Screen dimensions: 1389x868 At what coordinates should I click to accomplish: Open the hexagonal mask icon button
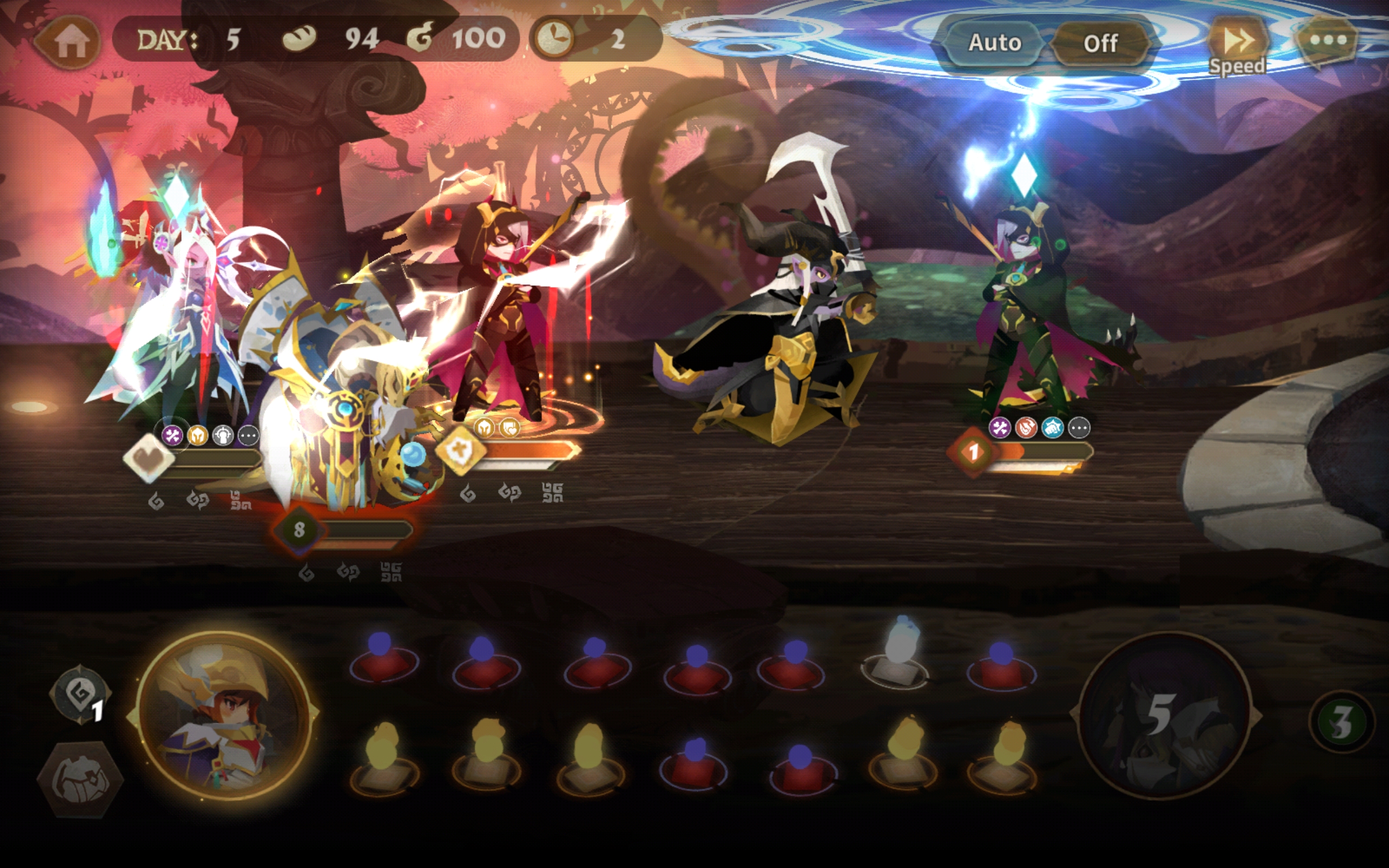80,780
